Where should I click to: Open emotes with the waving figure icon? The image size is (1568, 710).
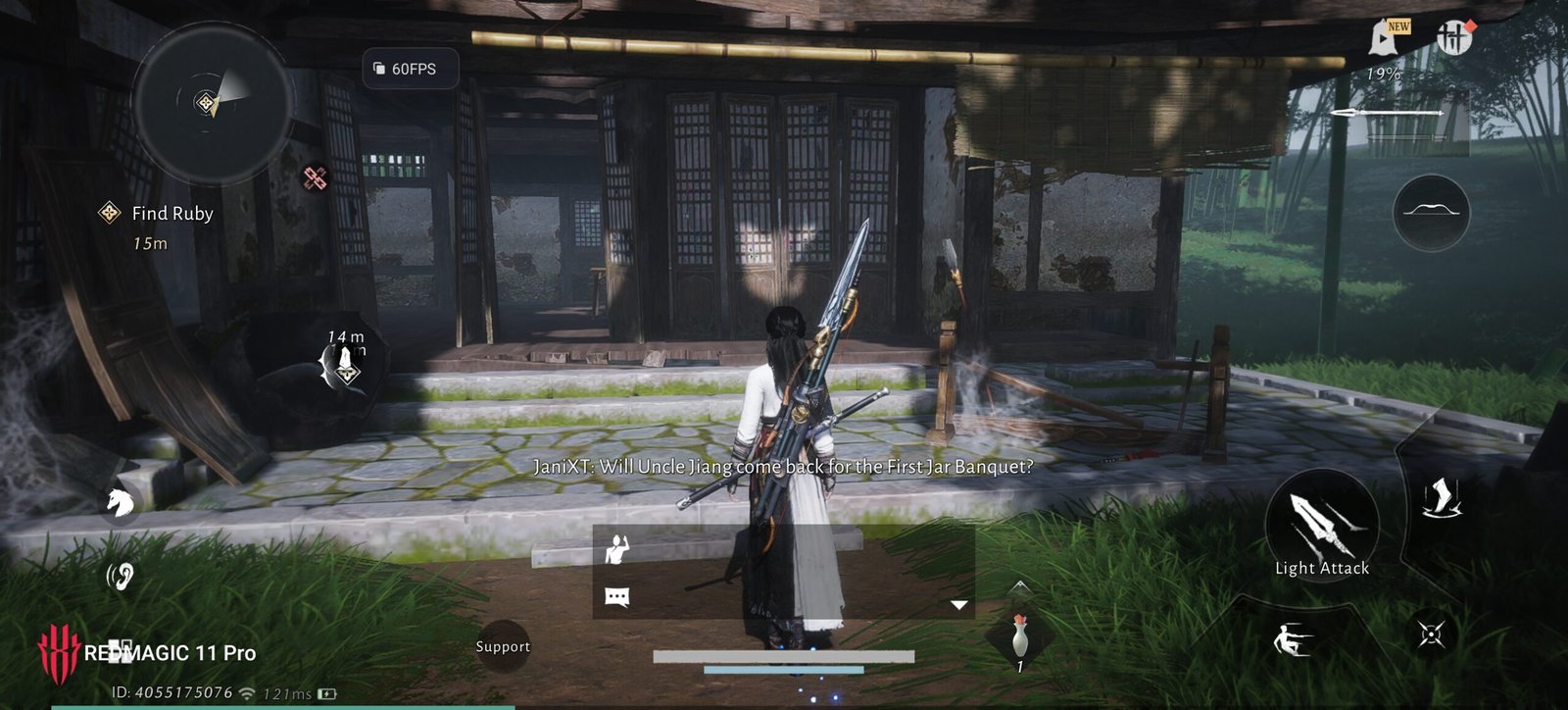617,550
